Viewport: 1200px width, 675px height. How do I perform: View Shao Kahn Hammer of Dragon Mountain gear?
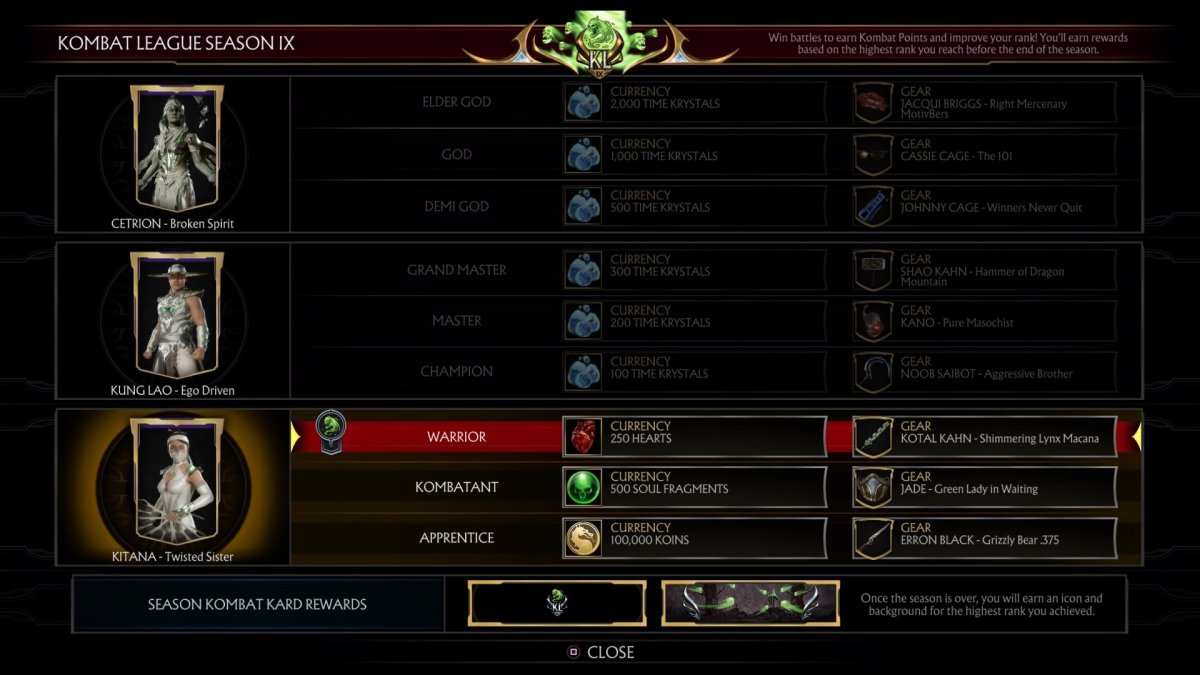pos(985,270)
